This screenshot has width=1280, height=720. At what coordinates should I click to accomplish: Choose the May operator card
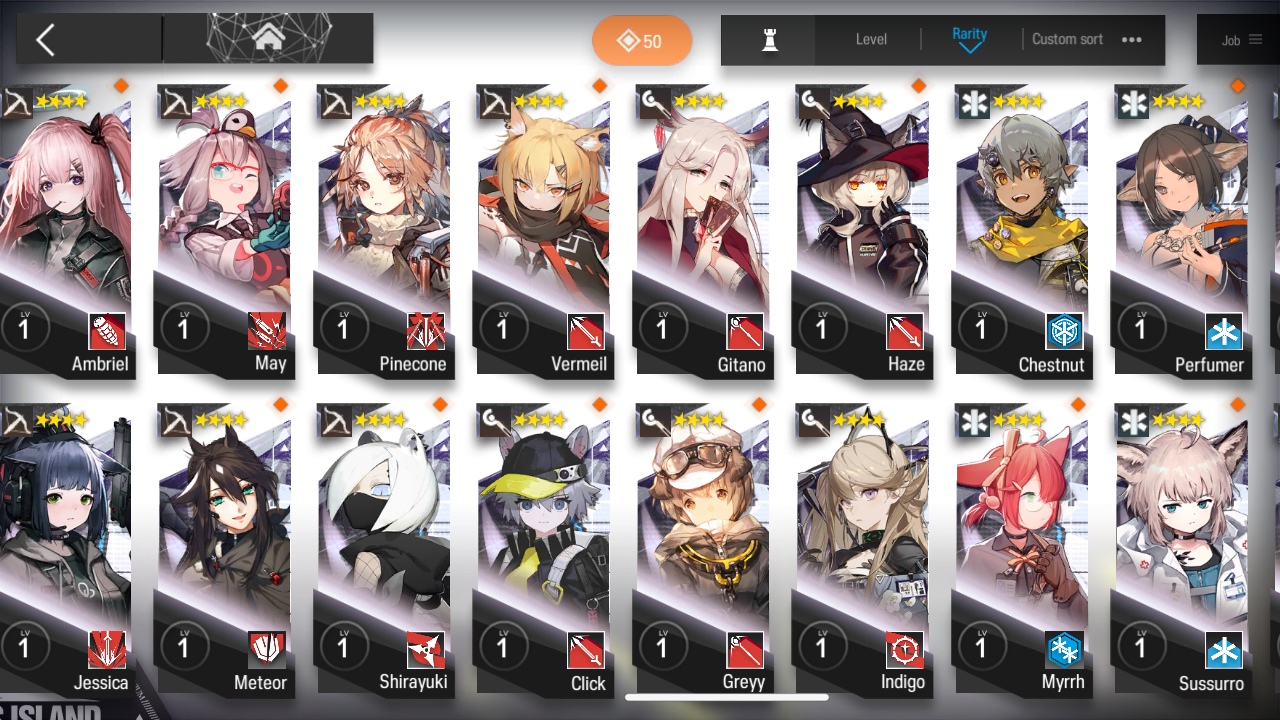point(224,230)
